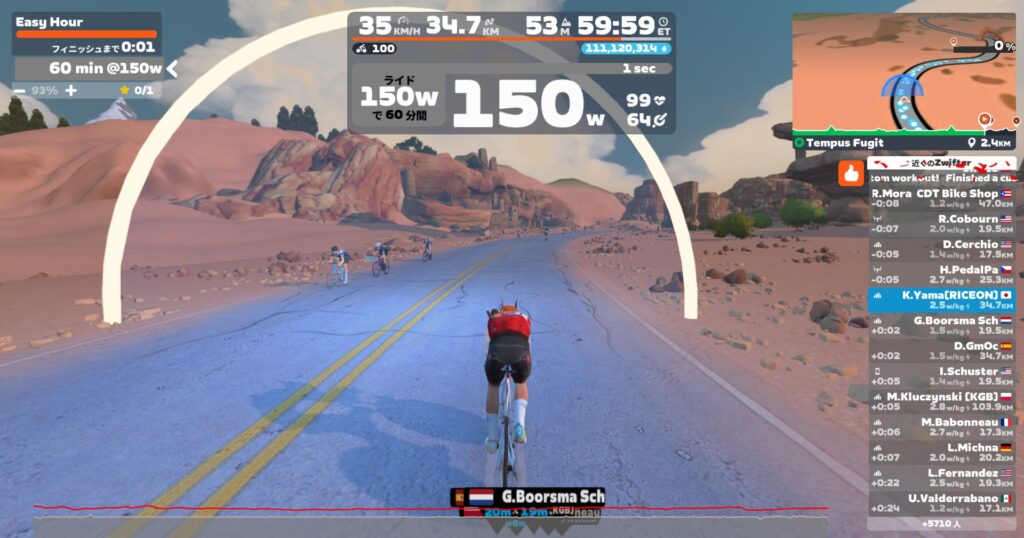Choose M.Babonneau from the rider list
The height and width of the screenshot is (538, 1024).
point(942,427)
